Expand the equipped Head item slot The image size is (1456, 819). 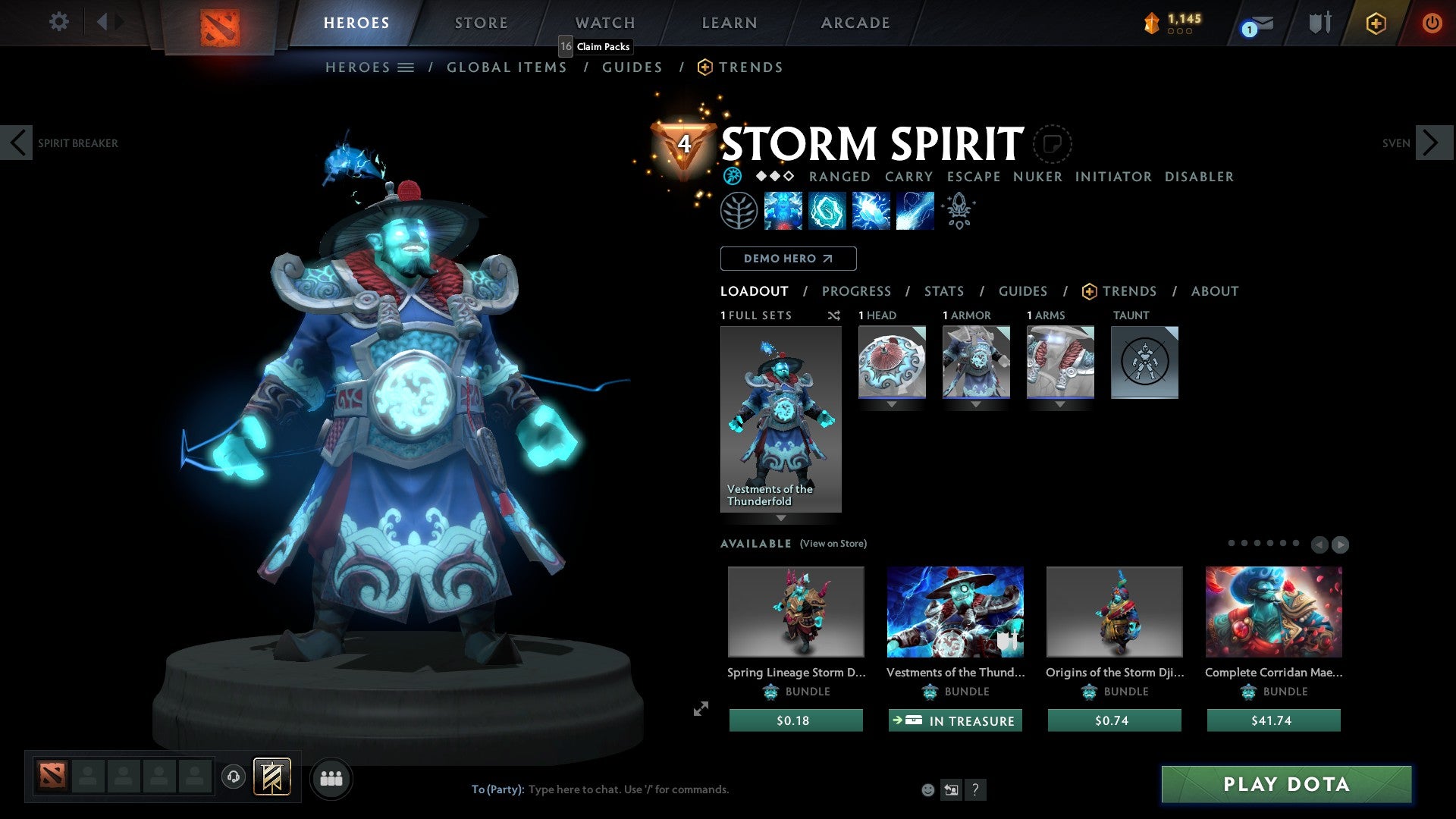coord(891,404)
